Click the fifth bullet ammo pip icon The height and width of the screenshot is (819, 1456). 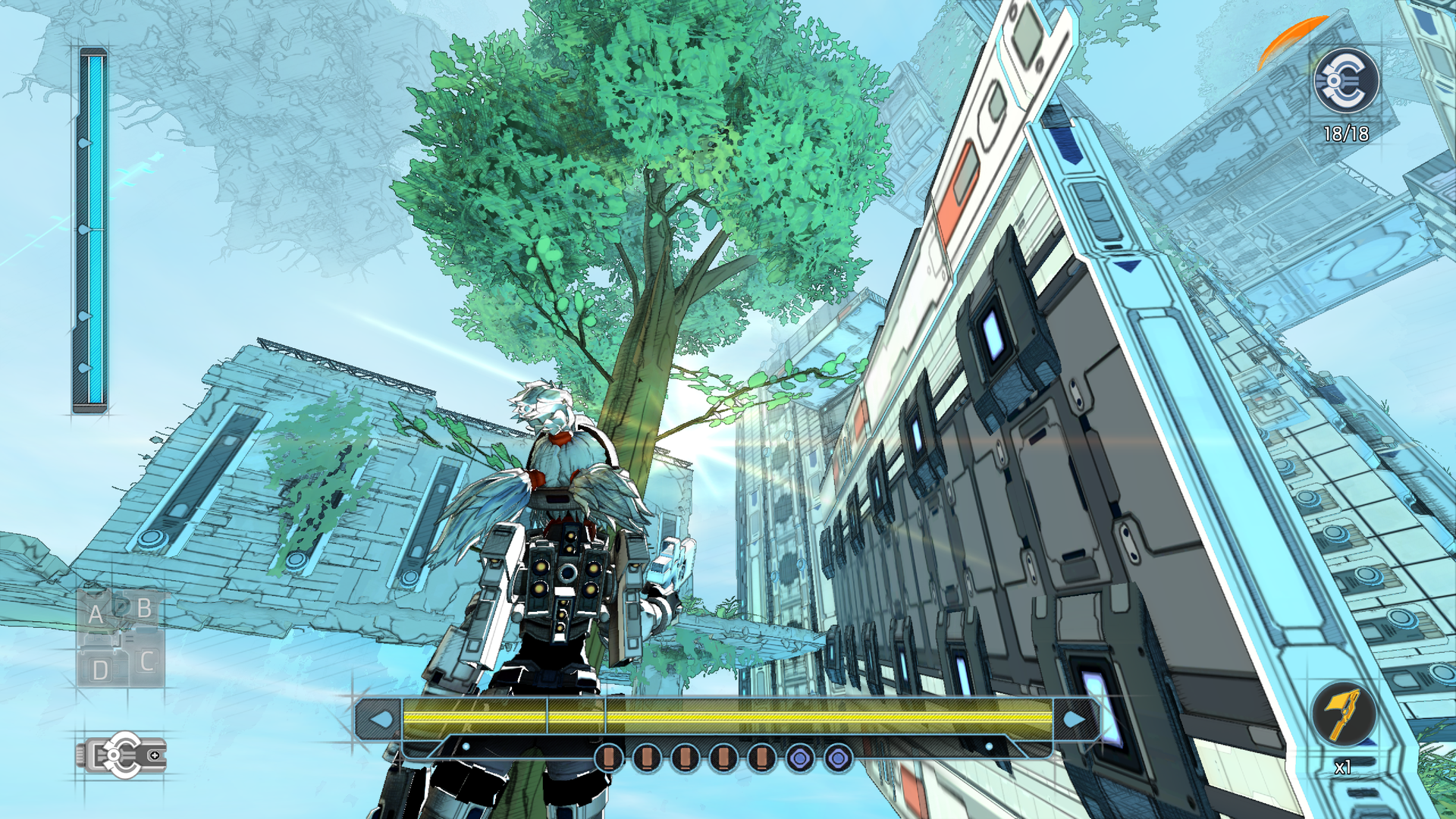click(761, 756)
